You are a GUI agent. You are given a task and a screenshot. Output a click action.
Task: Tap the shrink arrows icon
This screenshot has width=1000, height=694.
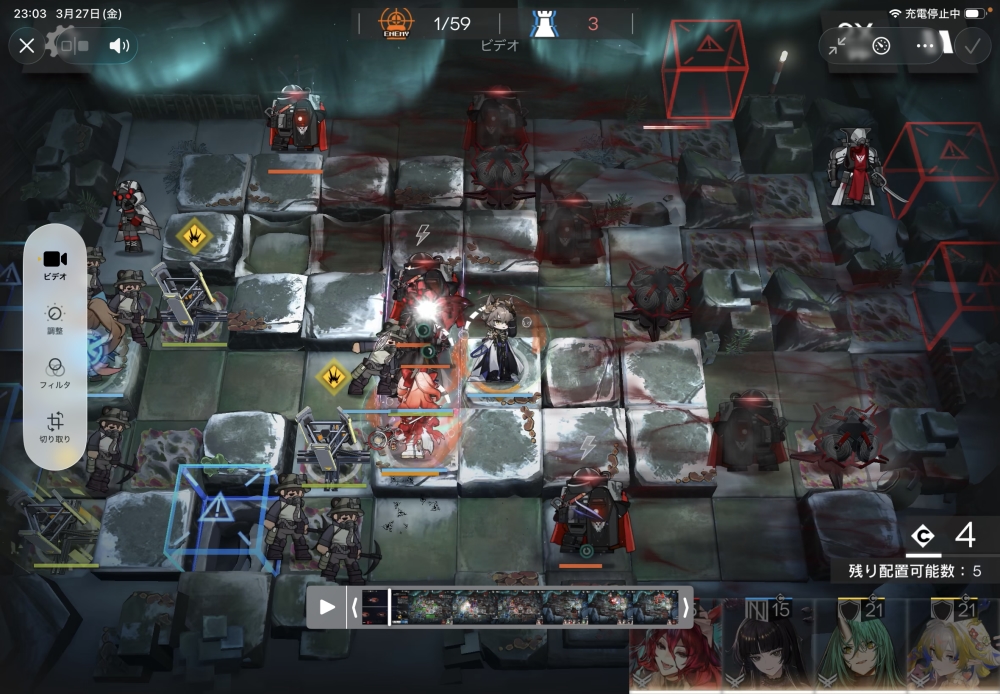tap(839, 46)
